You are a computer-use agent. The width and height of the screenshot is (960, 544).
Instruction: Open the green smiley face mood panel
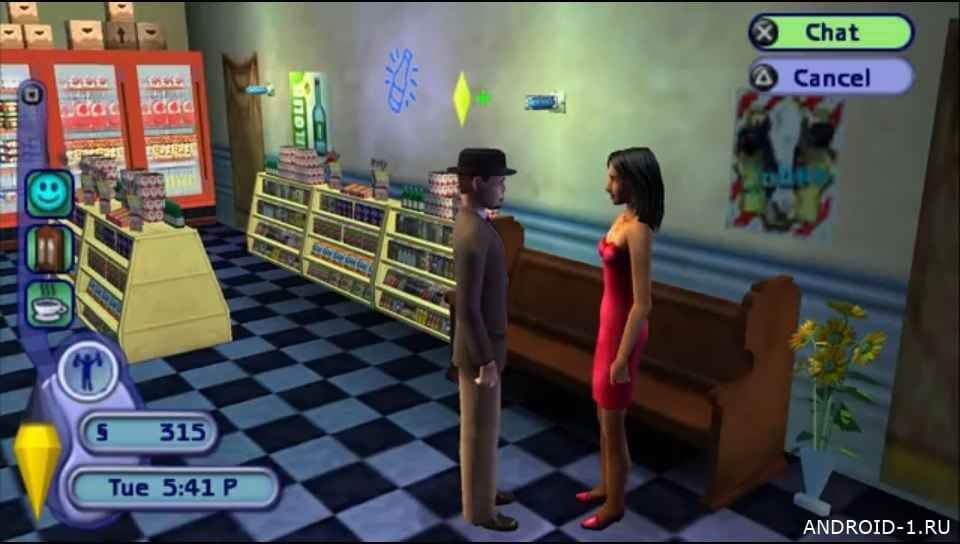(49, 193)
